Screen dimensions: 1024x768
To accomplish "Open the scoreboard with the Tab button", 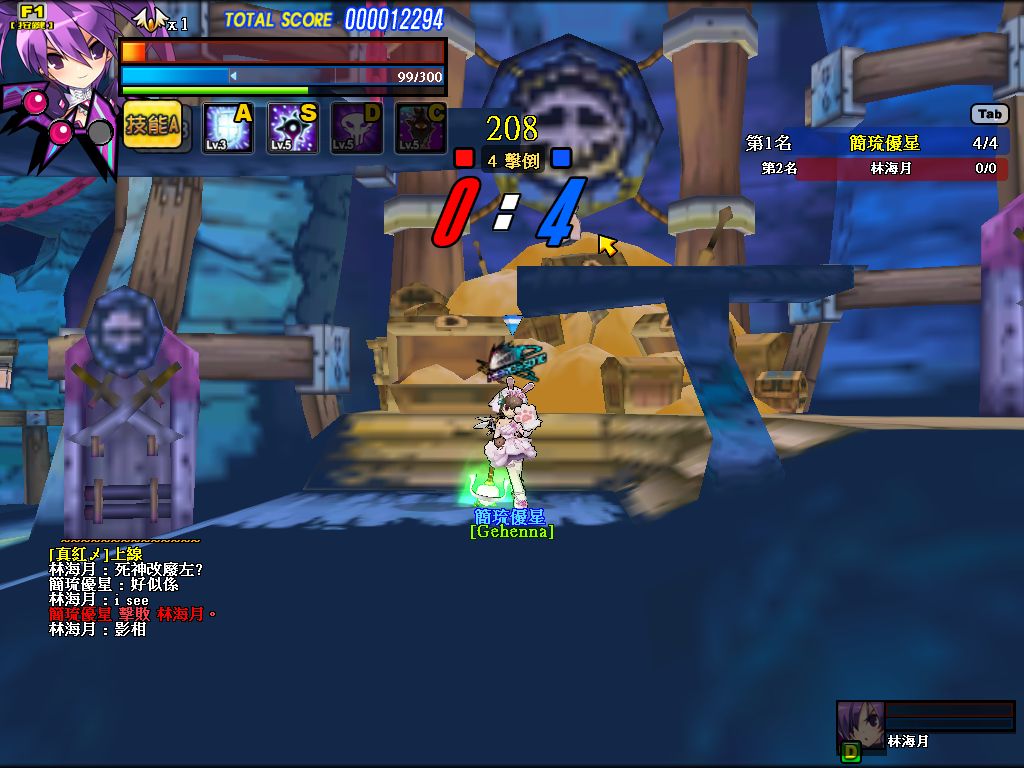I will click(989, 114).
